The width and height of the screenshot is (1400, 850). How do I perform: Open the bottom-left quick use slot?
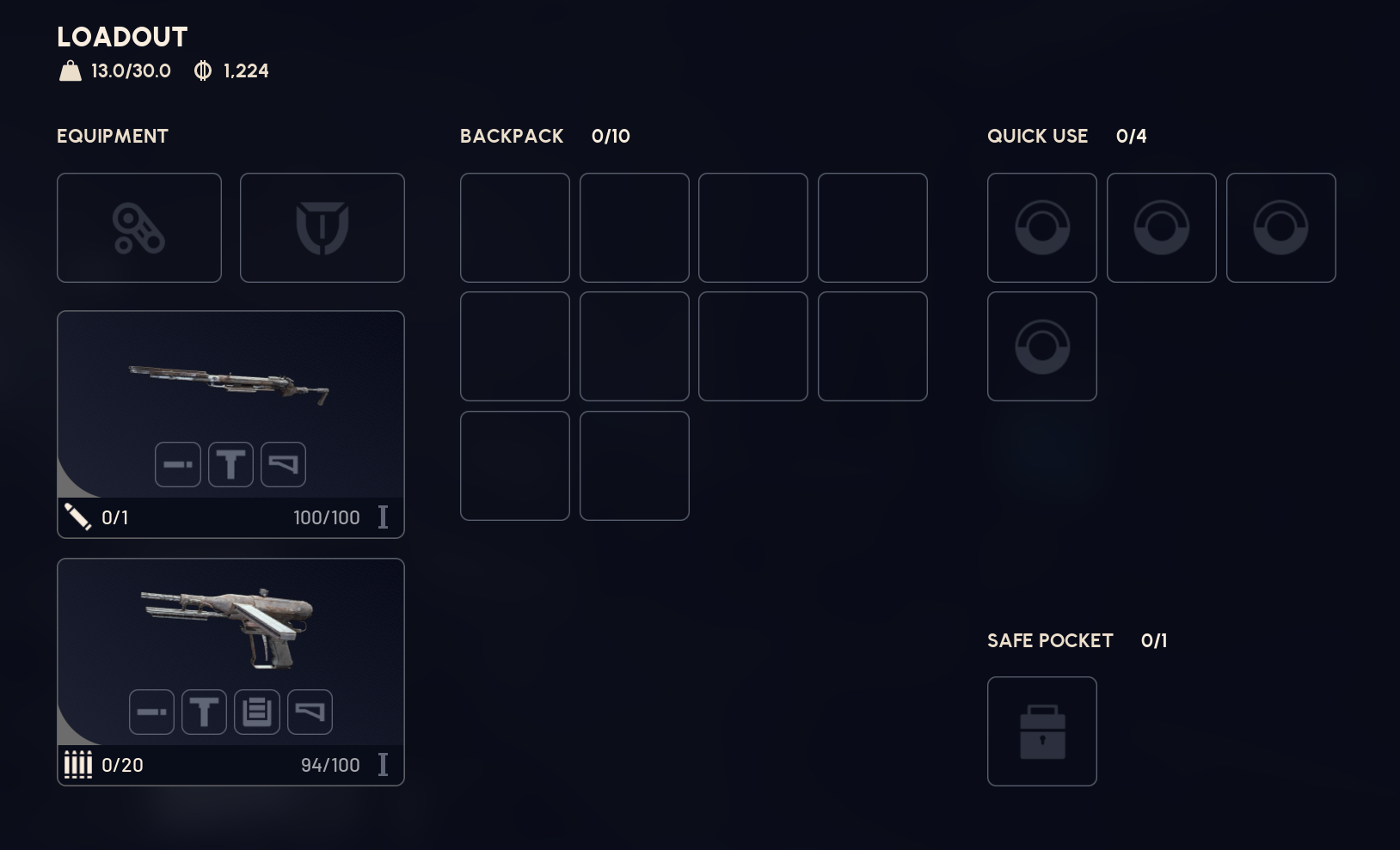(1042, 346)
